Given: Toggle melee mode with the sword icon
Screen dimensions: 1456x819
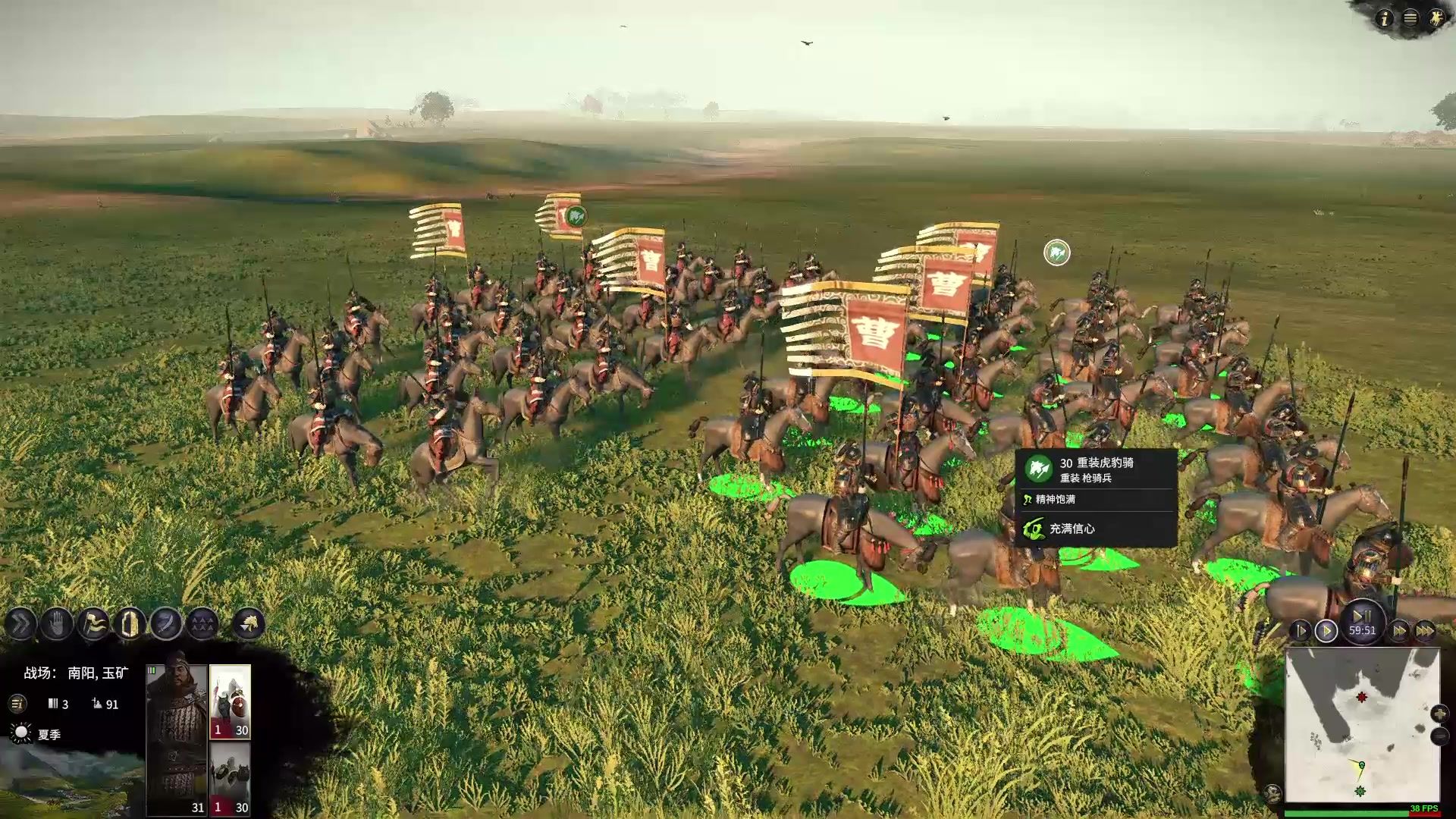Looking at the screenshot, I should (166, 624).
